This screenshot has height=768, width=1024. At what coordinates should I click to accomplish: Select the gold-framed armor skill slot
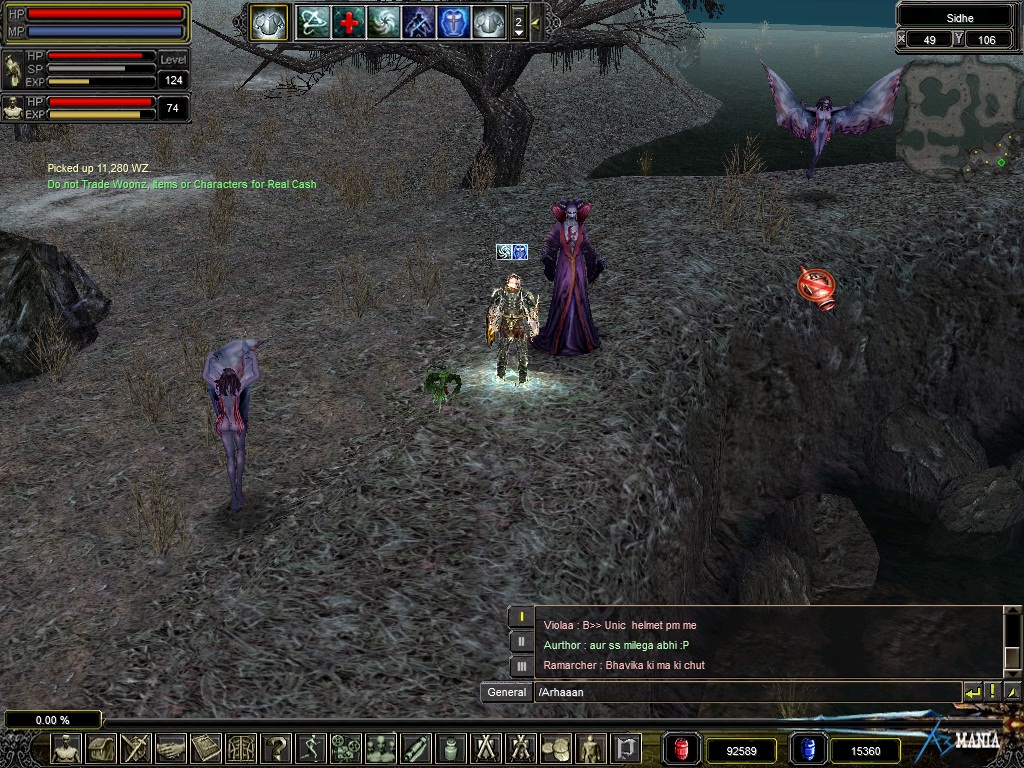click(x=269, y=22)
